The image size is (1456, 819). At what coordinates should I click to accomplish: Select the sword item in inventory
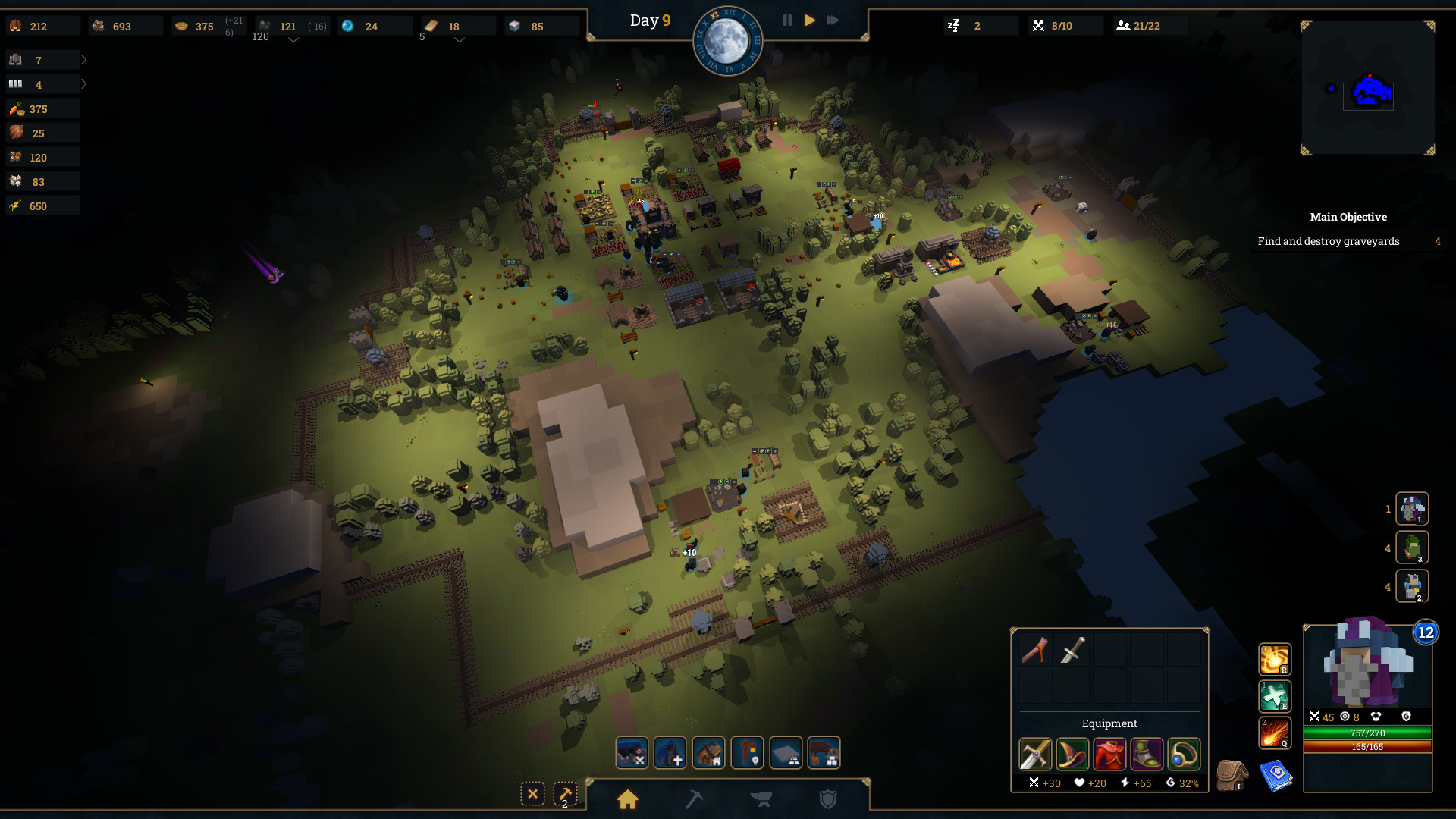(1072, 651)
